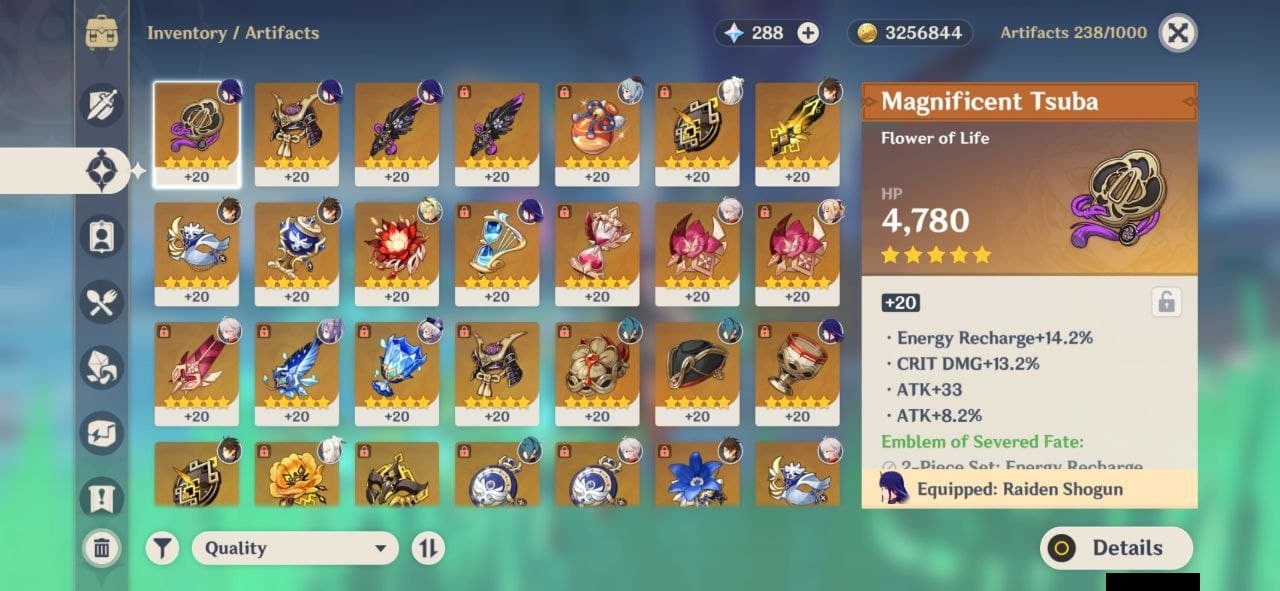Viewport: 1280px width, 591px height.
Task: Switch to the Food tab with fork icon
Action: pos(102,302)
